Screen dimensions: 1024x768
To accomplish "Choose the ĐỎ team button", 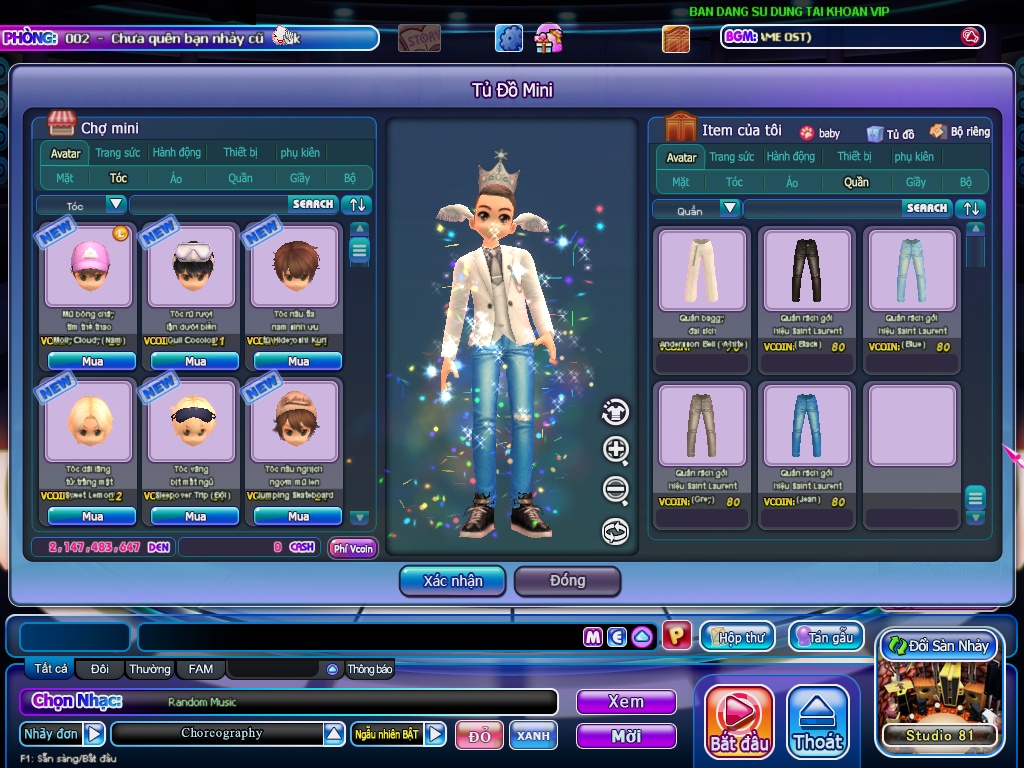I will pyautogui.click(x=479, y=735).
